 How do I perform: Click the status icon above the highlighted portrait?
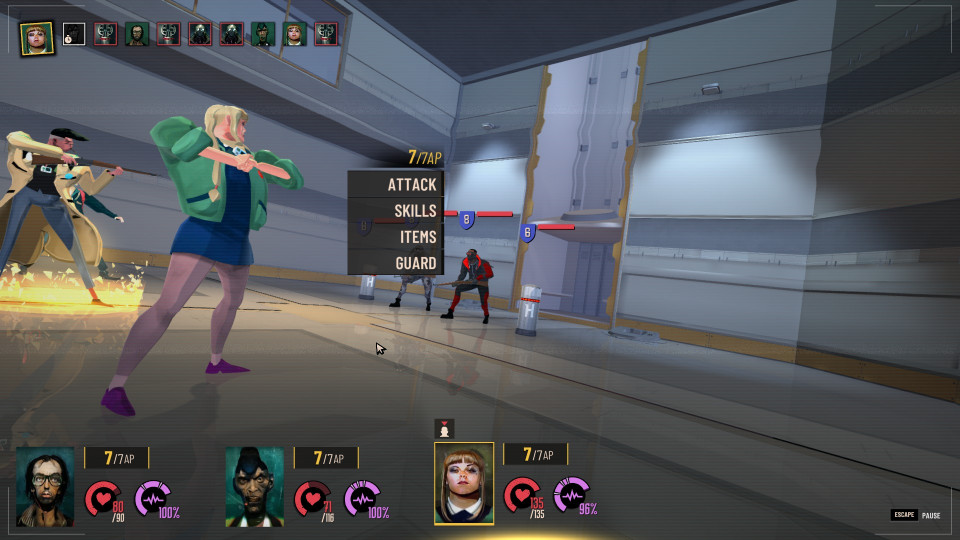click(445, 428)
